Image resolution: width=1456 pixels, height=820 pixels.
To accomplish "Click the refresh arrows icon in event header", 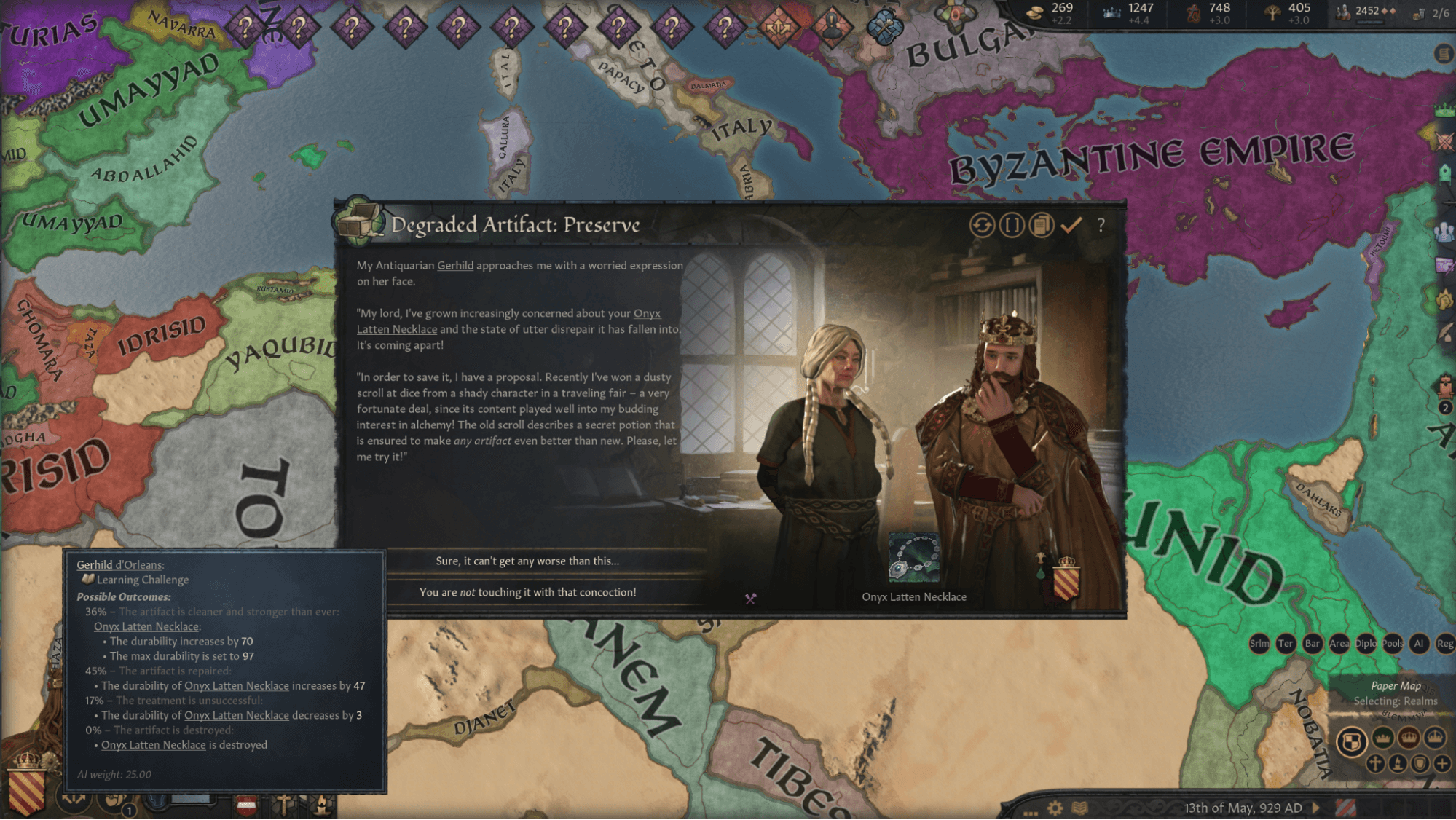I will click(982, 225).
